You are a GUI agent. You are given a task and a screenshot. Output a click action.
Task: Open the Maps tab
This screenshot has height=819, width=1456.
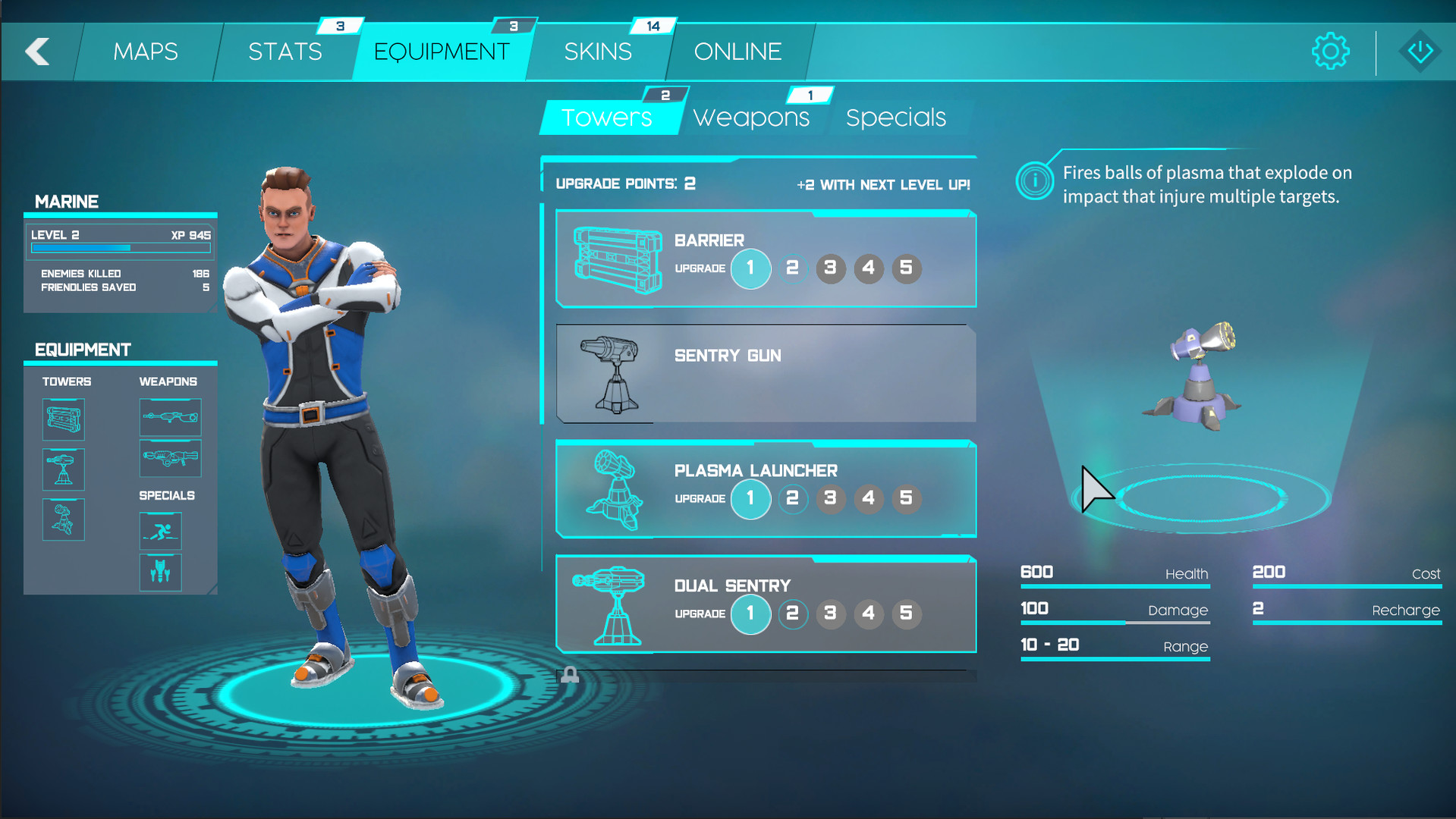tap(146, 52)
